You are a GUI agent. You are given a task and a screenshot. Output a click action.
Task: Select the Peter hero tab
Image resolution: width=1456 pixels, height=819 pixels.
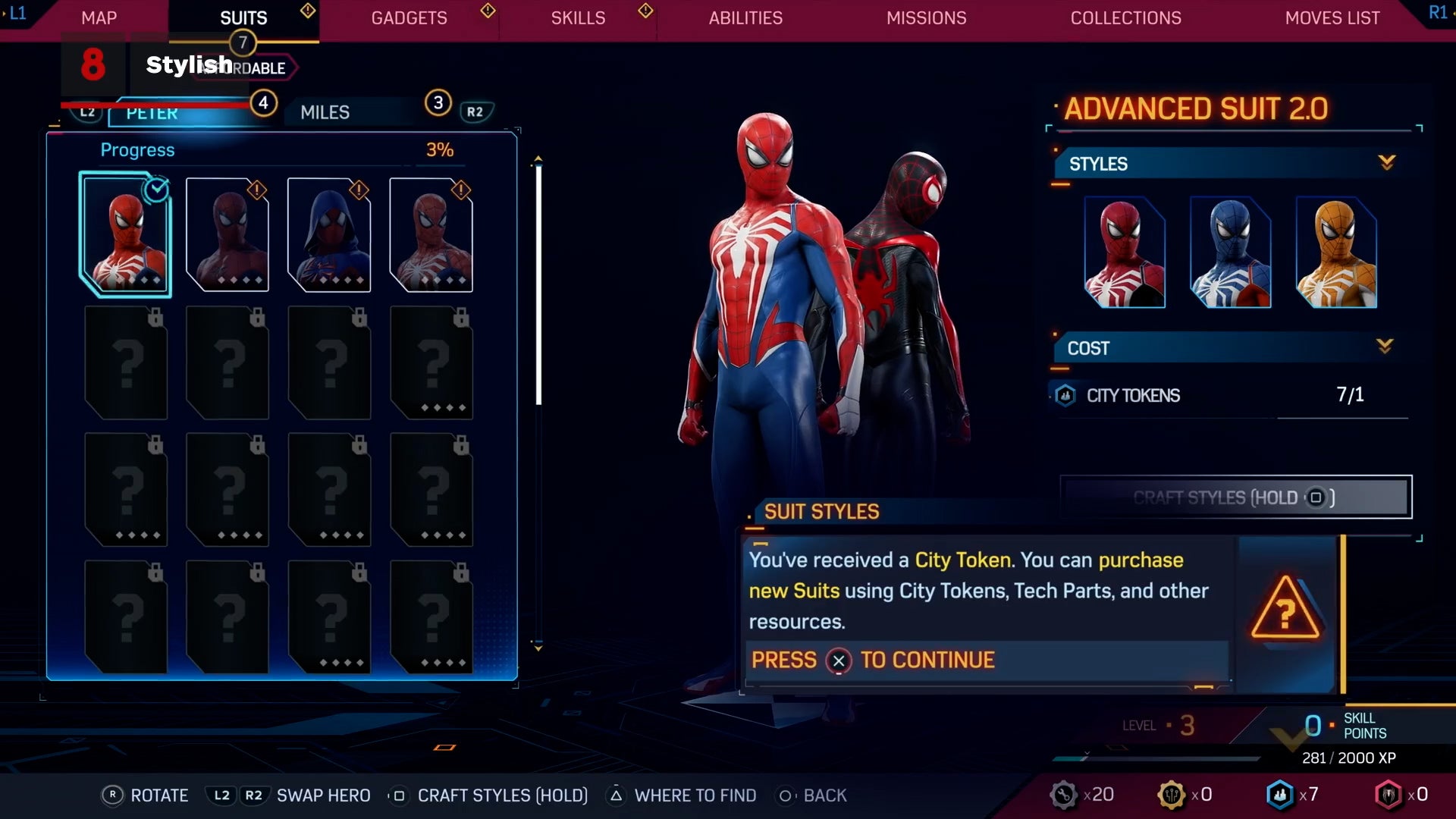152,114
